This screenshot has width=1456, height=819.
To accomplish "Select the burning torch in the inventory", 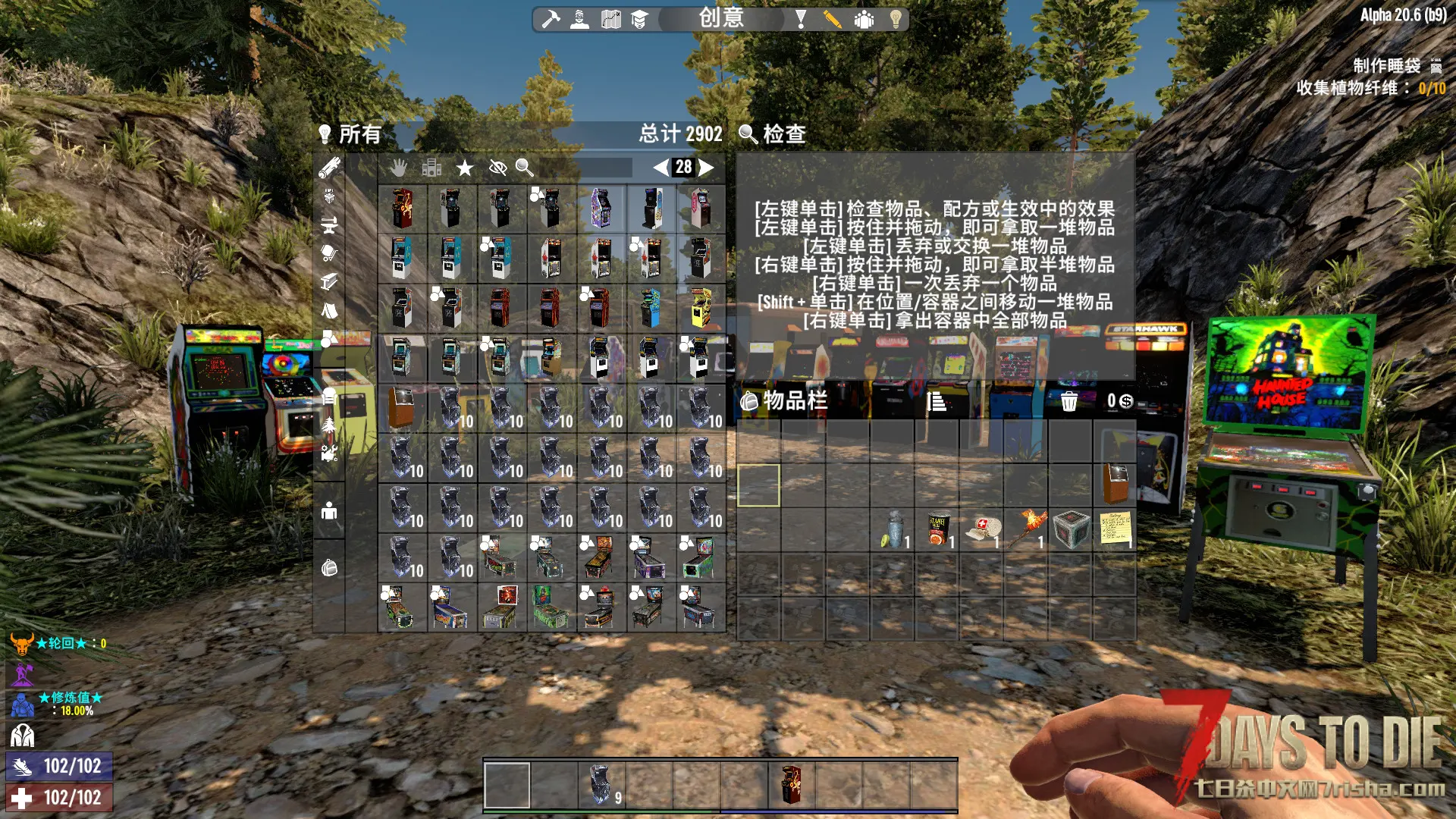I will click(1026, 529).
